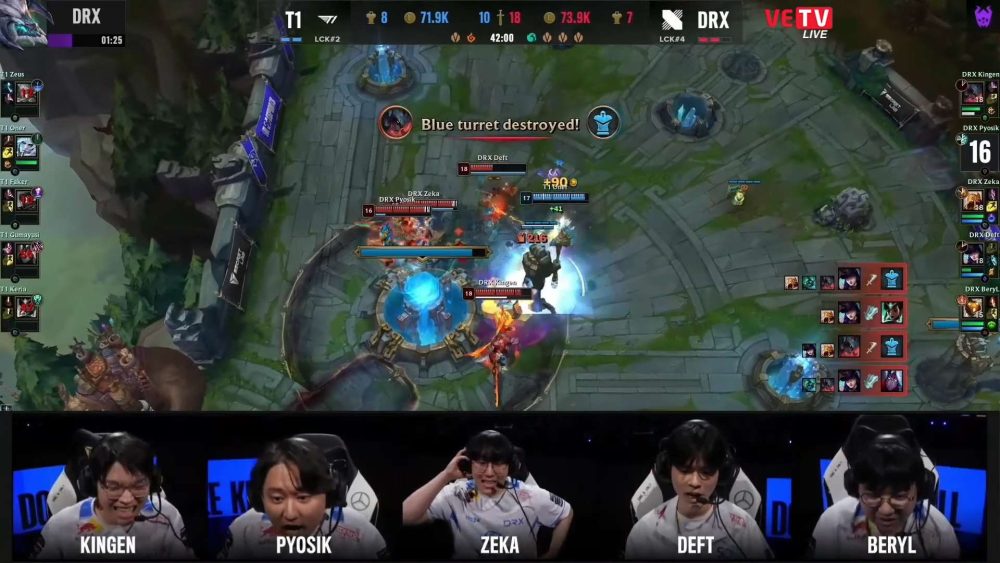Click the DRX team logo in scoreboard
1000x563 pixels.
click(x=672, y=19)
